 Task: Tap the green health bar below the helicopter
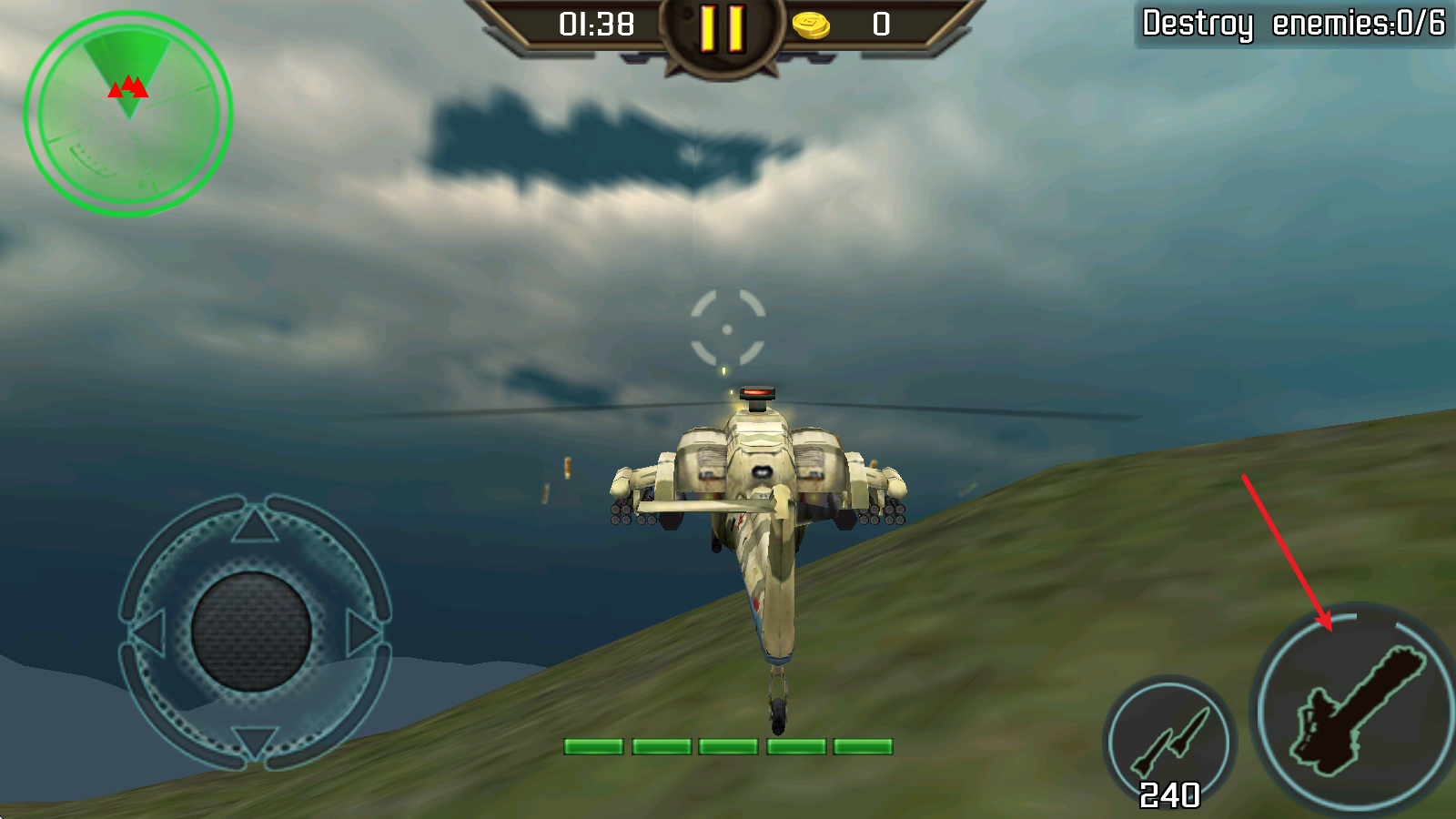pyautogui.click(x=728, y=748)
